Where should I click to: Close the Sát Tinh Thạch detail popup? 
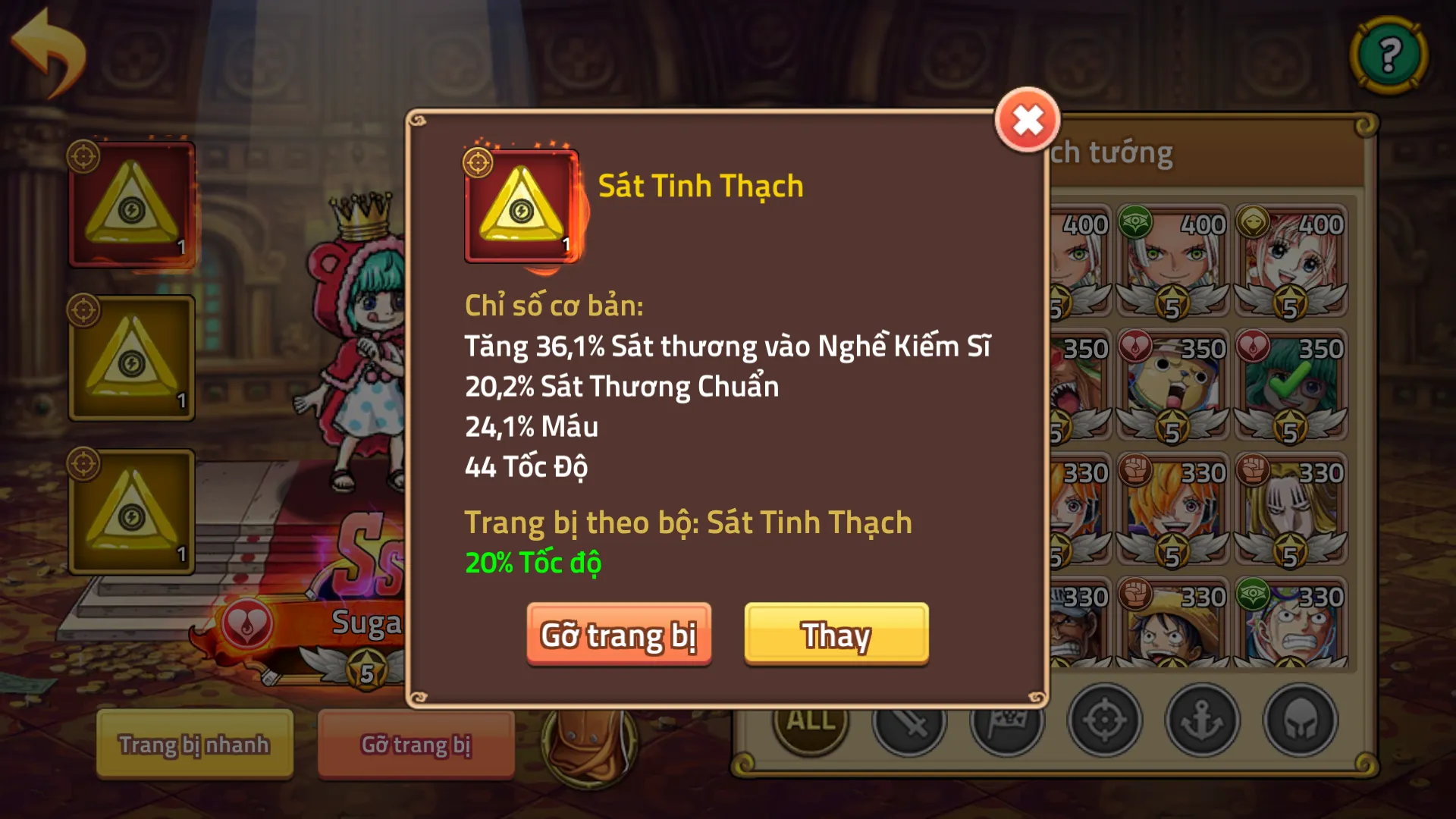tap(1028, 118)
